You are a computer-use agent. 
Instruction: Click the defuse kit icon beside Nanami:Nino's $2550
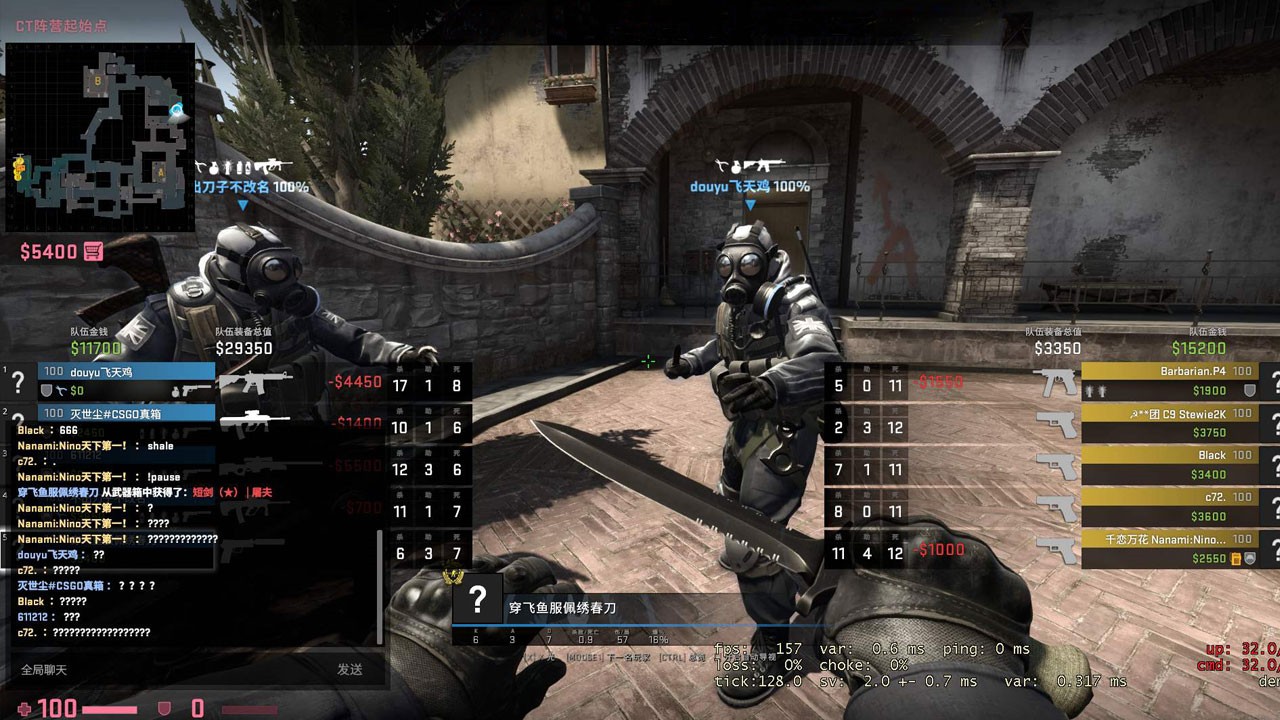[x=1237, y=558]
